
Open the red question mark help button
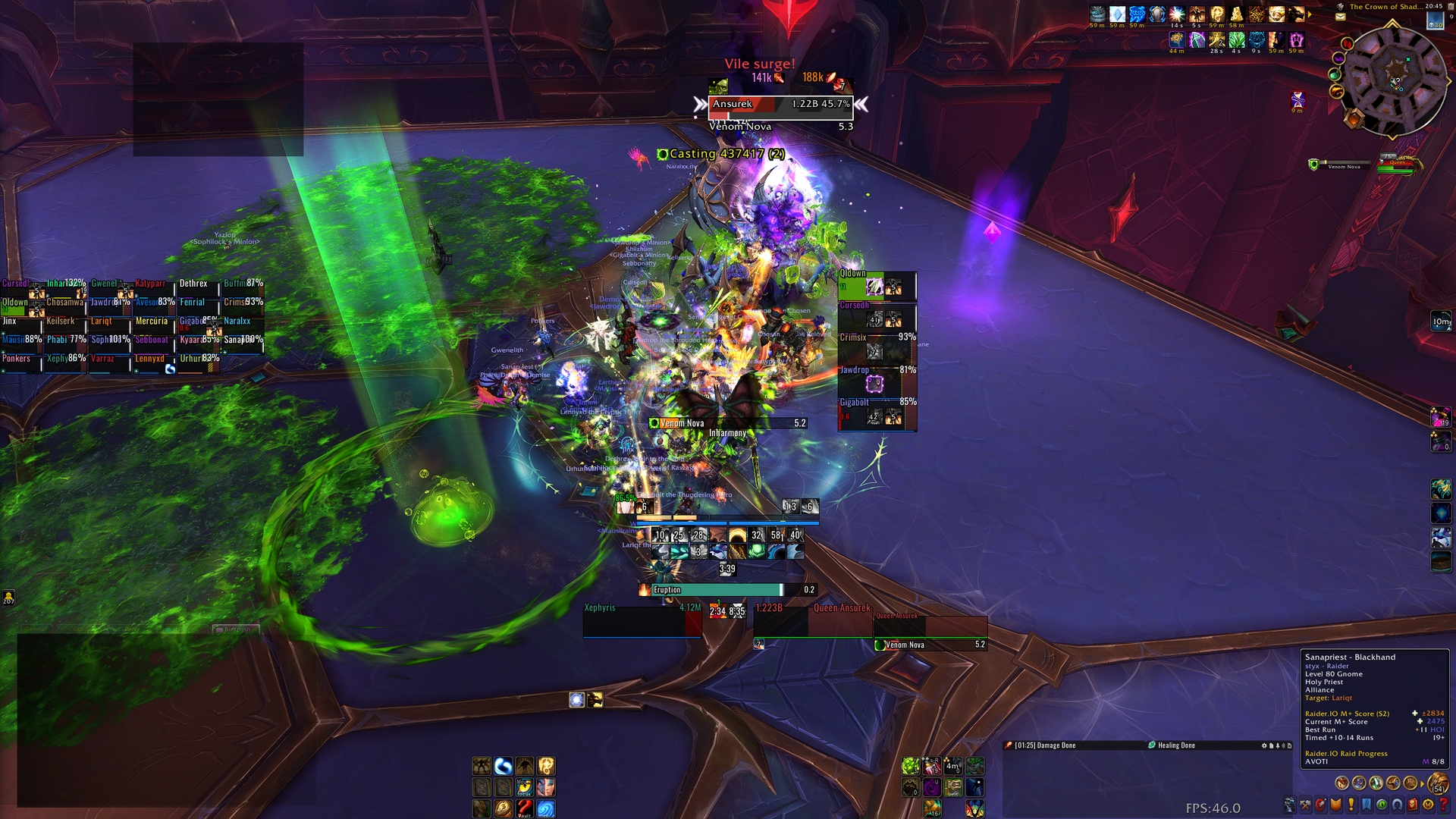pos(1443,805)
